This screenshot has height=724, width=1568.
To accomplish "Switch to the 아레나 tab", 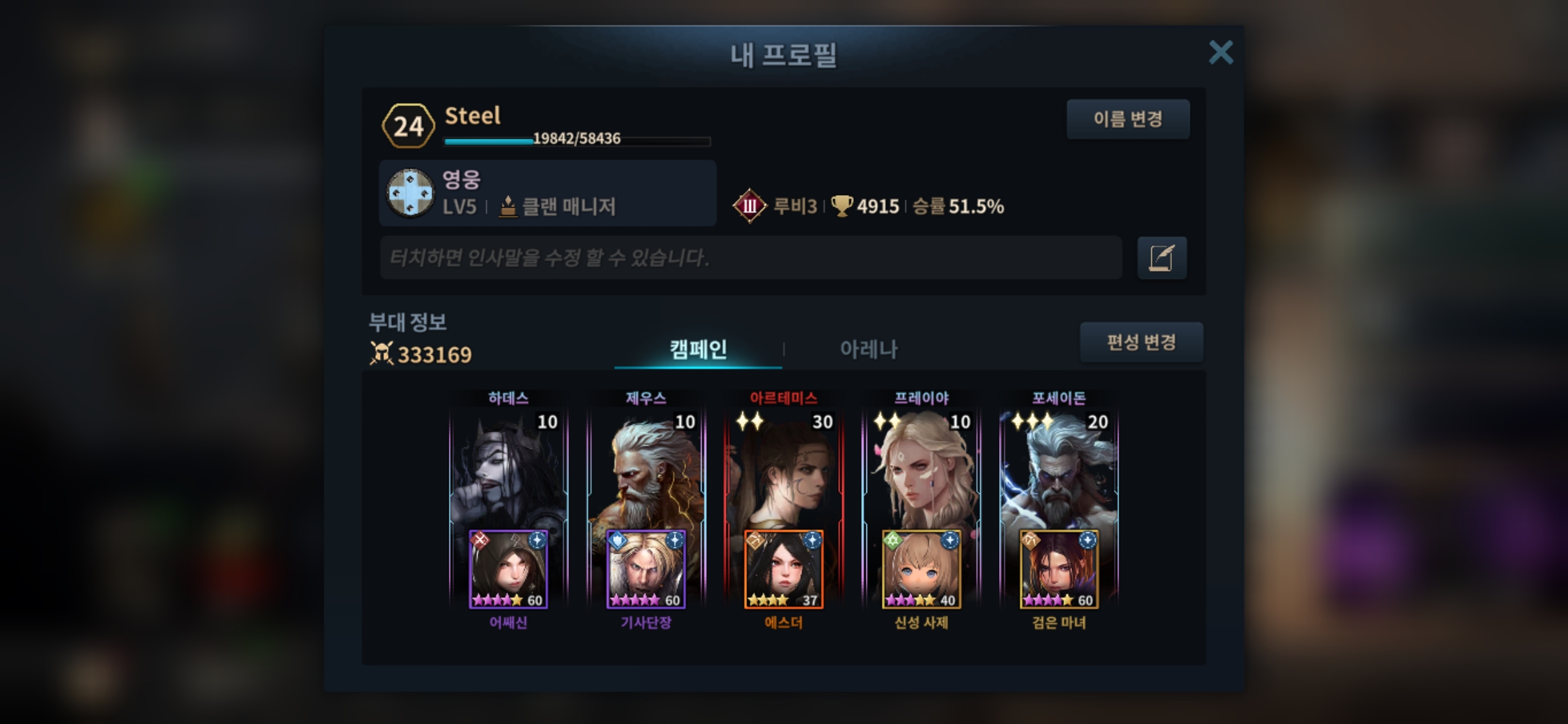I will tap(868, 349).
